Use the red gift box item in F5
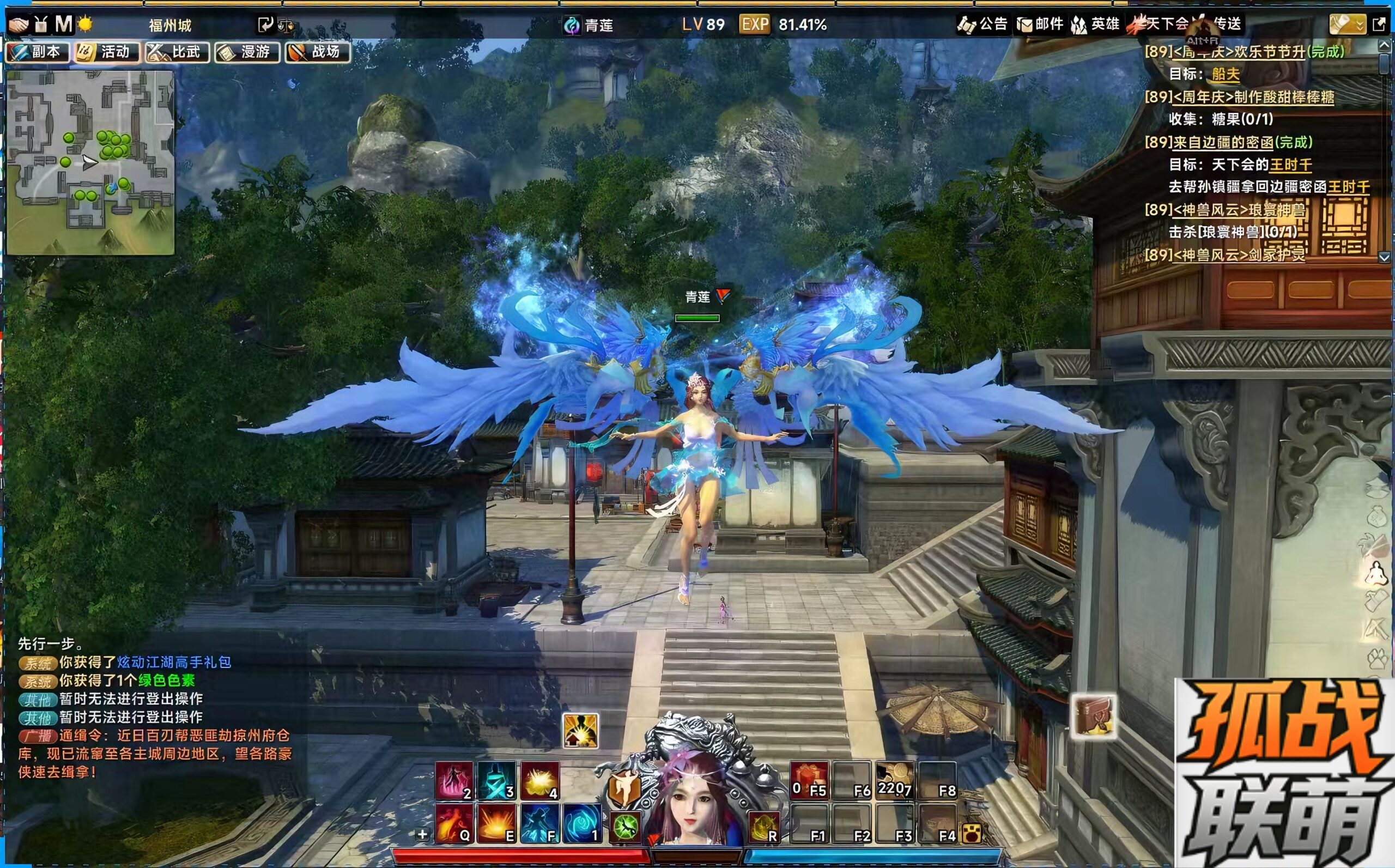This screenshot has width=1395, height=868. (809, 781)
